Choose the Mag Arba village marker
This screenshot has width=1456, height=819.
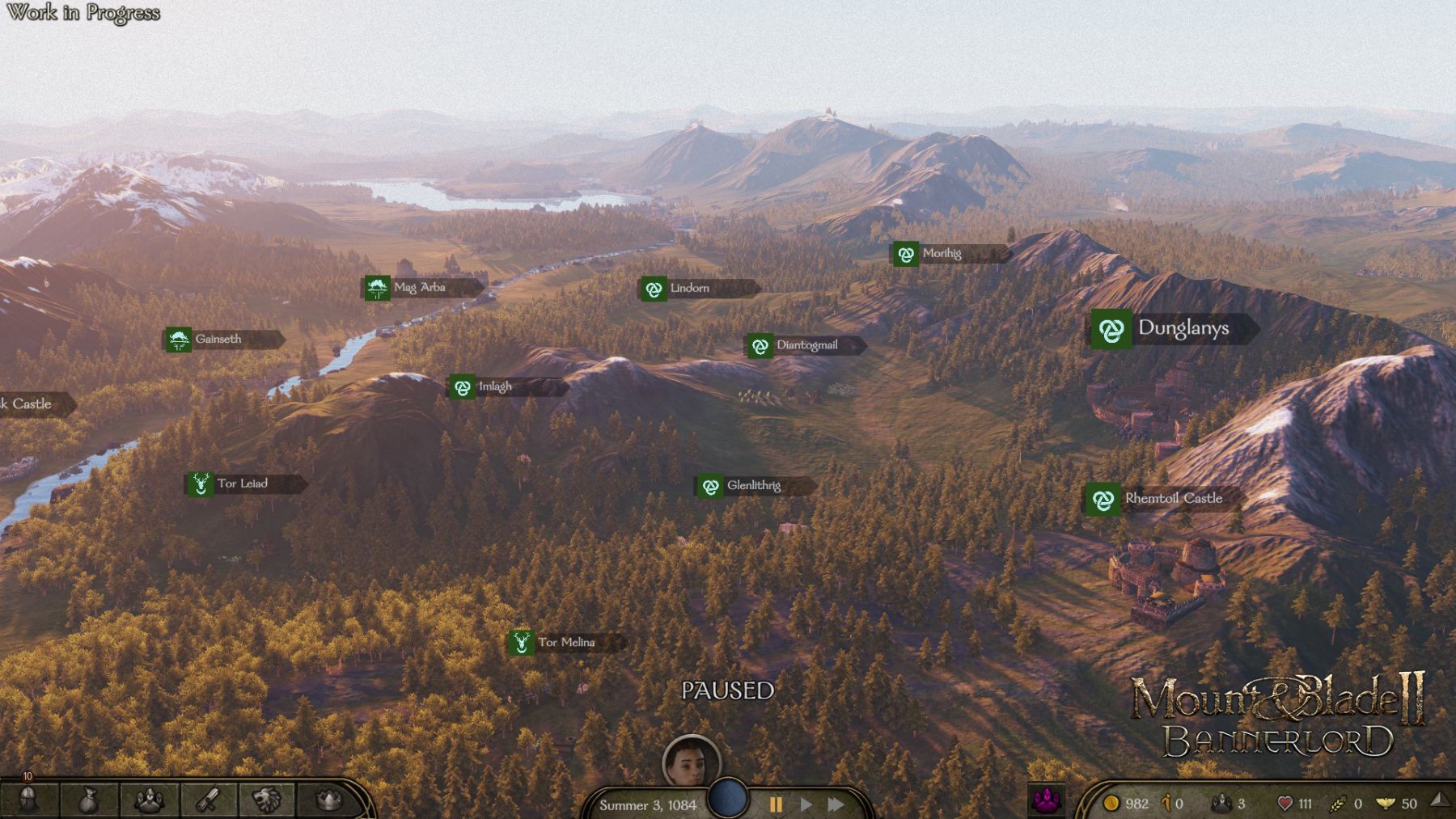click(377, 288)
